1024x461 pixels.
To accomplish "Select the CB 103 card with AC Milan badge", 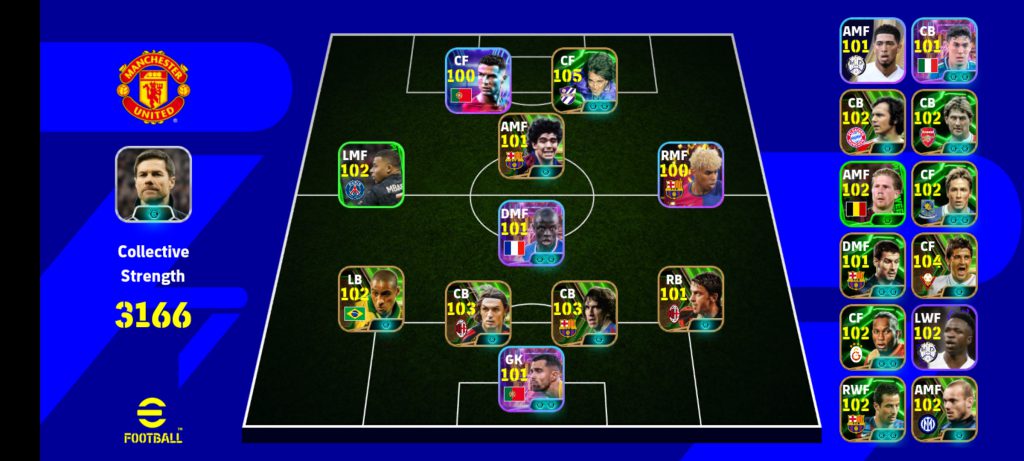I will point(478,313).
